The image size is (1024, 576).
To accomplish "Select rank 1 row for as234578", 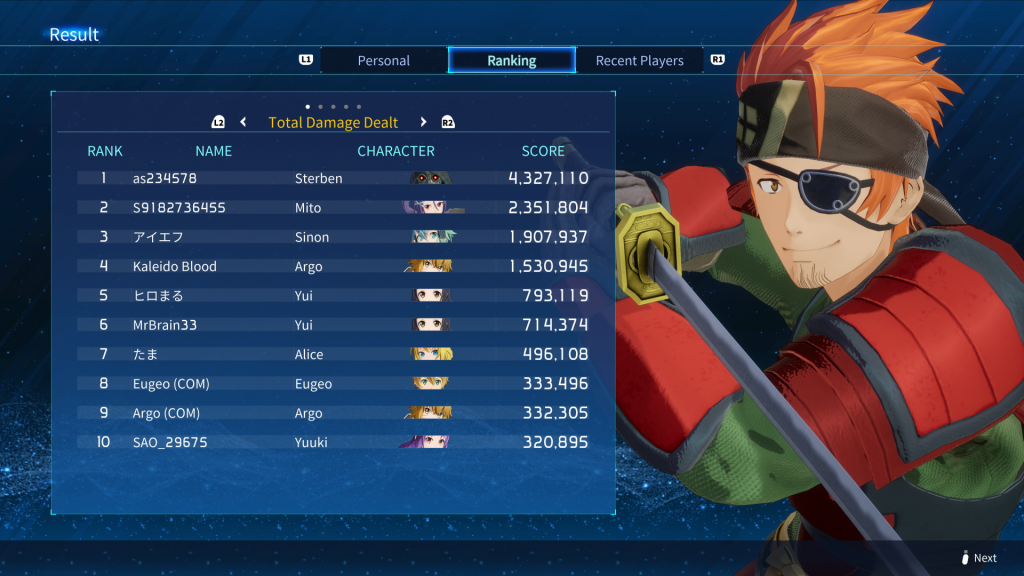I will click(x=333, y=178).
